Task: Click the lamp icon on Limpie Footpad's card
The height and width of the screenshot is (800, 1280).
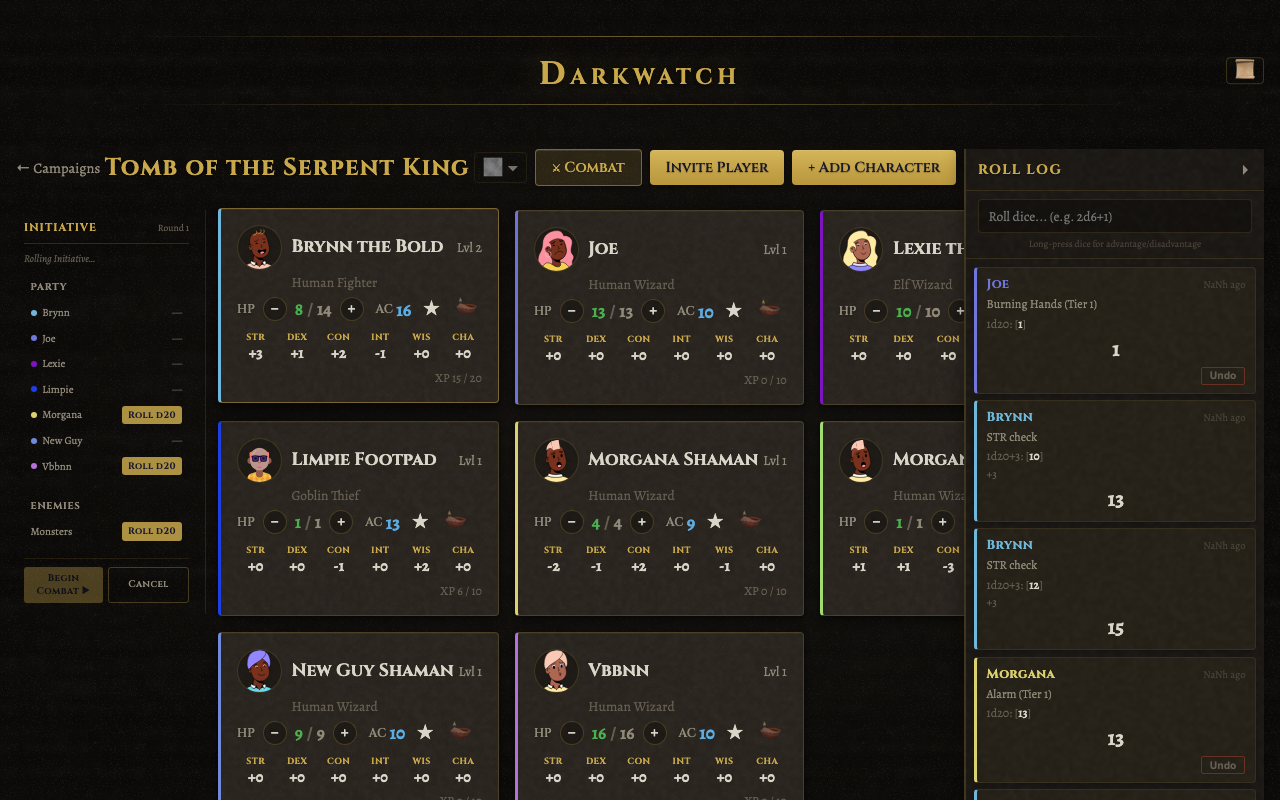Action: (x=453, y=521)
